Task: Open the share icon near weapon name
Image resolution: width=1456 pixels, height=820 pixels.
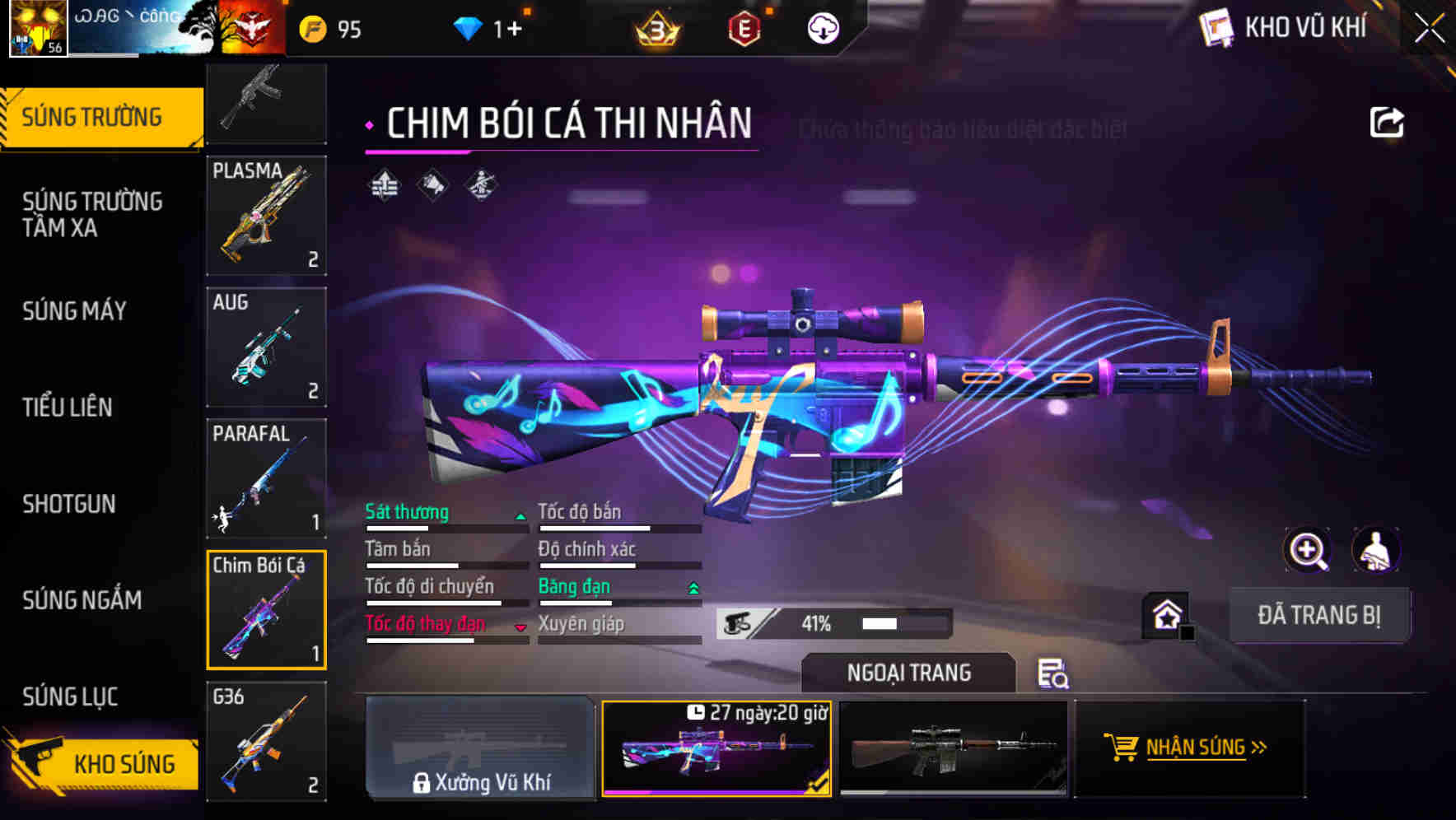Action: 1387,120
